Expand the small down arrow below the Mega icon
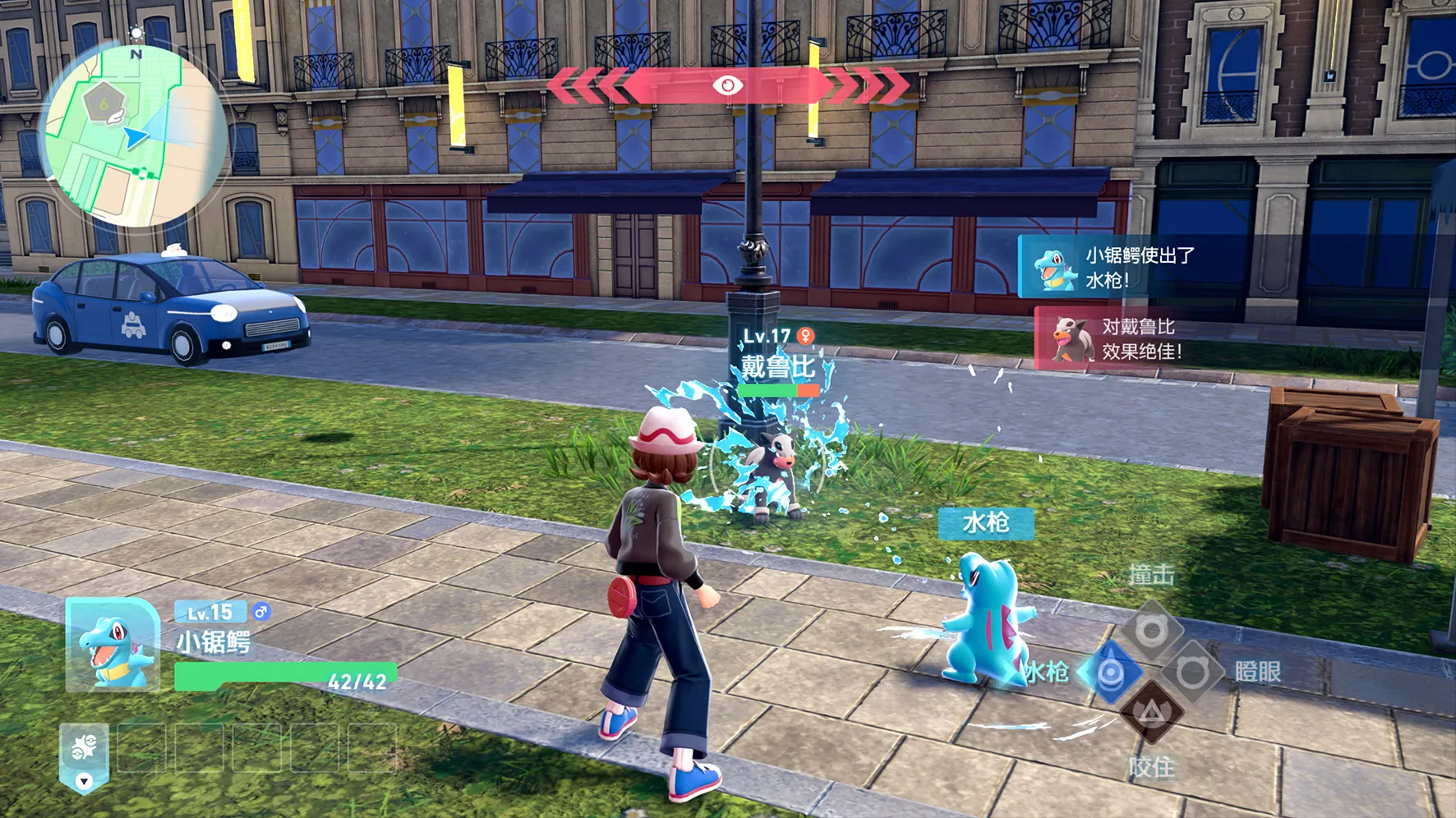 pyautogui.click(x=84, y=781)
